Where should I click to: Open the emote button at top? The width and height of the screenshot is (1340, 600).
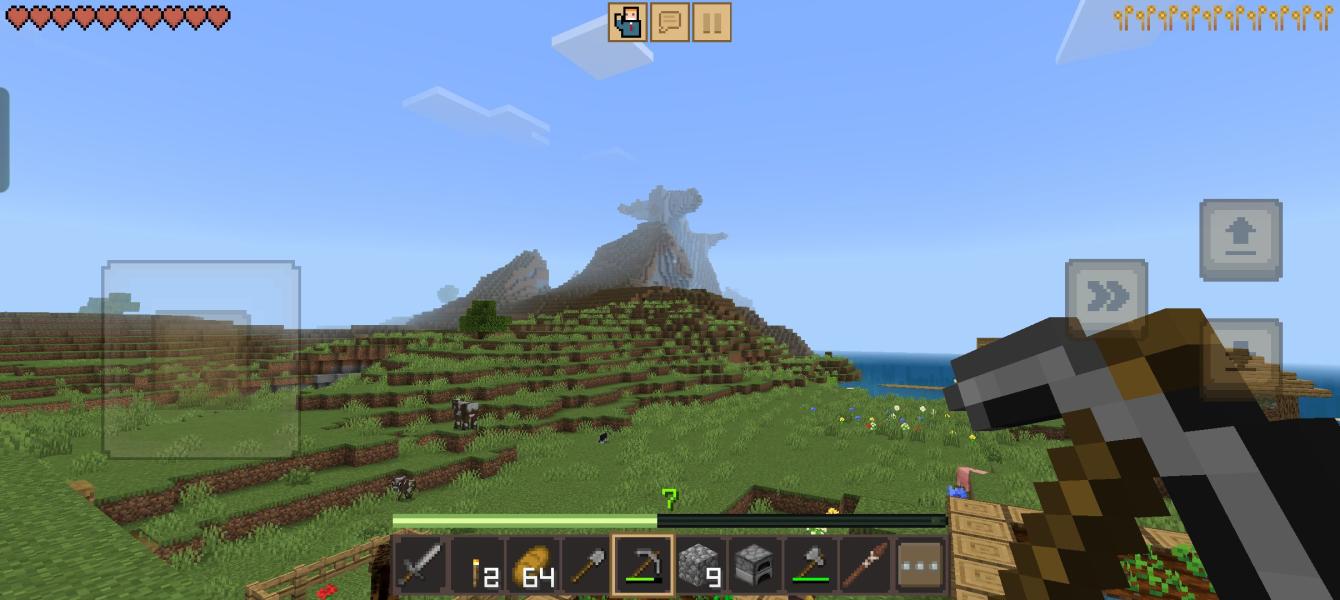click(628, 22)
